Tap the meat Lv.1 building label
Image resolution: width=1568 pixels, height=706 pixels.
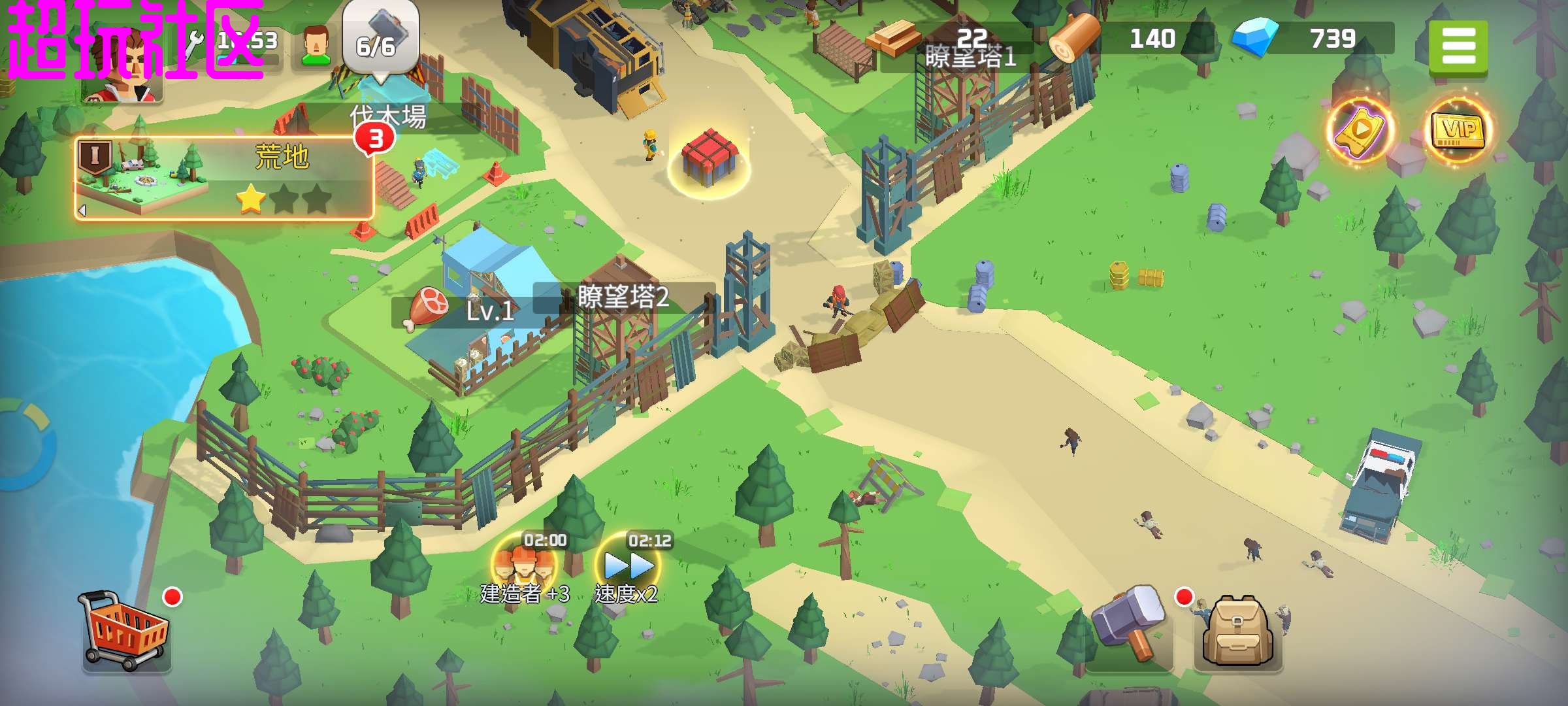(463, 310)
